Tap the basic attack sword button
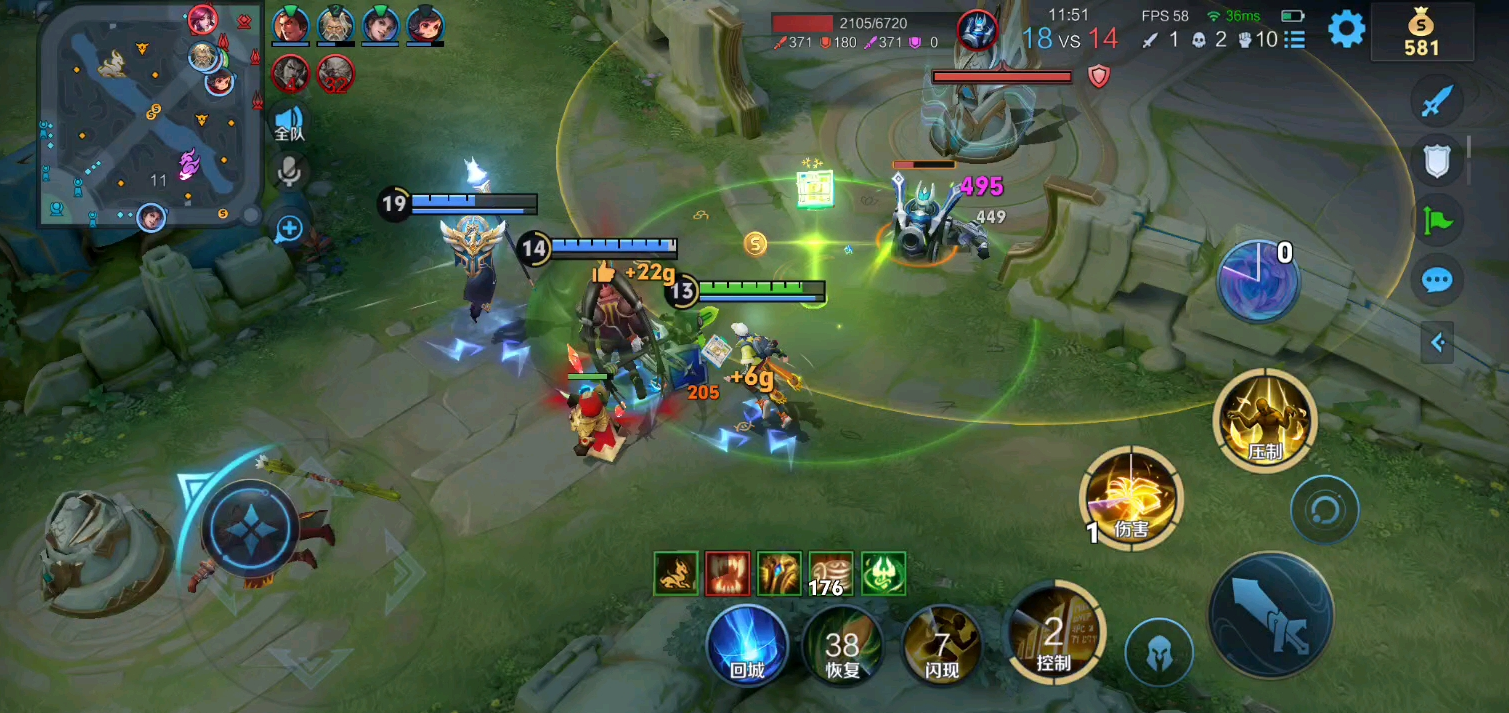This screenshot has width=1509, height=713. pyautogui.click(x=1271, y=613)
